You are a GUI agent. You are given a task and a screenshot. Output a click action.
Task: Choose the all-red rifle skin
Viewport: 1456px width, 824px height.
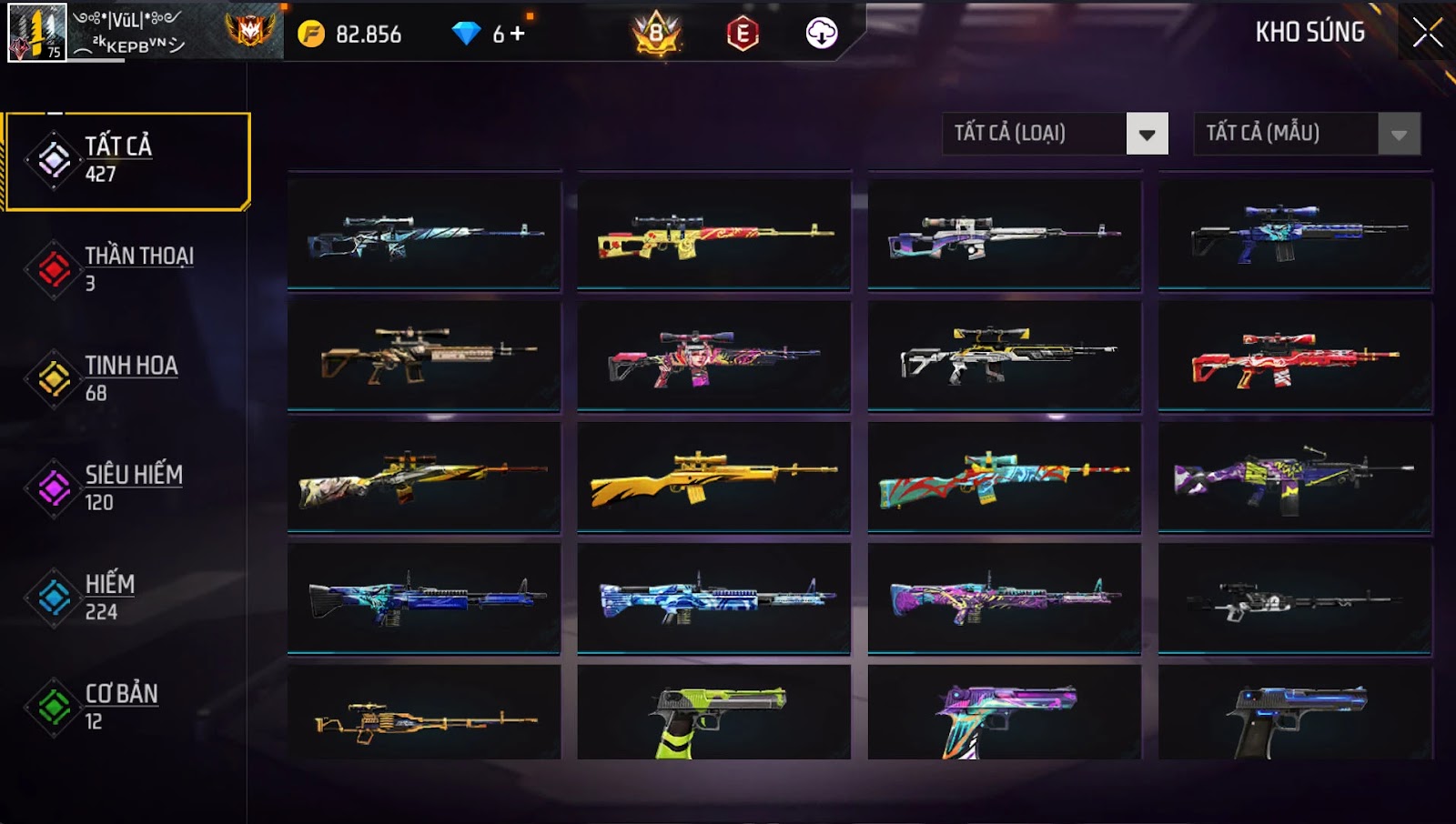(x=1295, y=357)
